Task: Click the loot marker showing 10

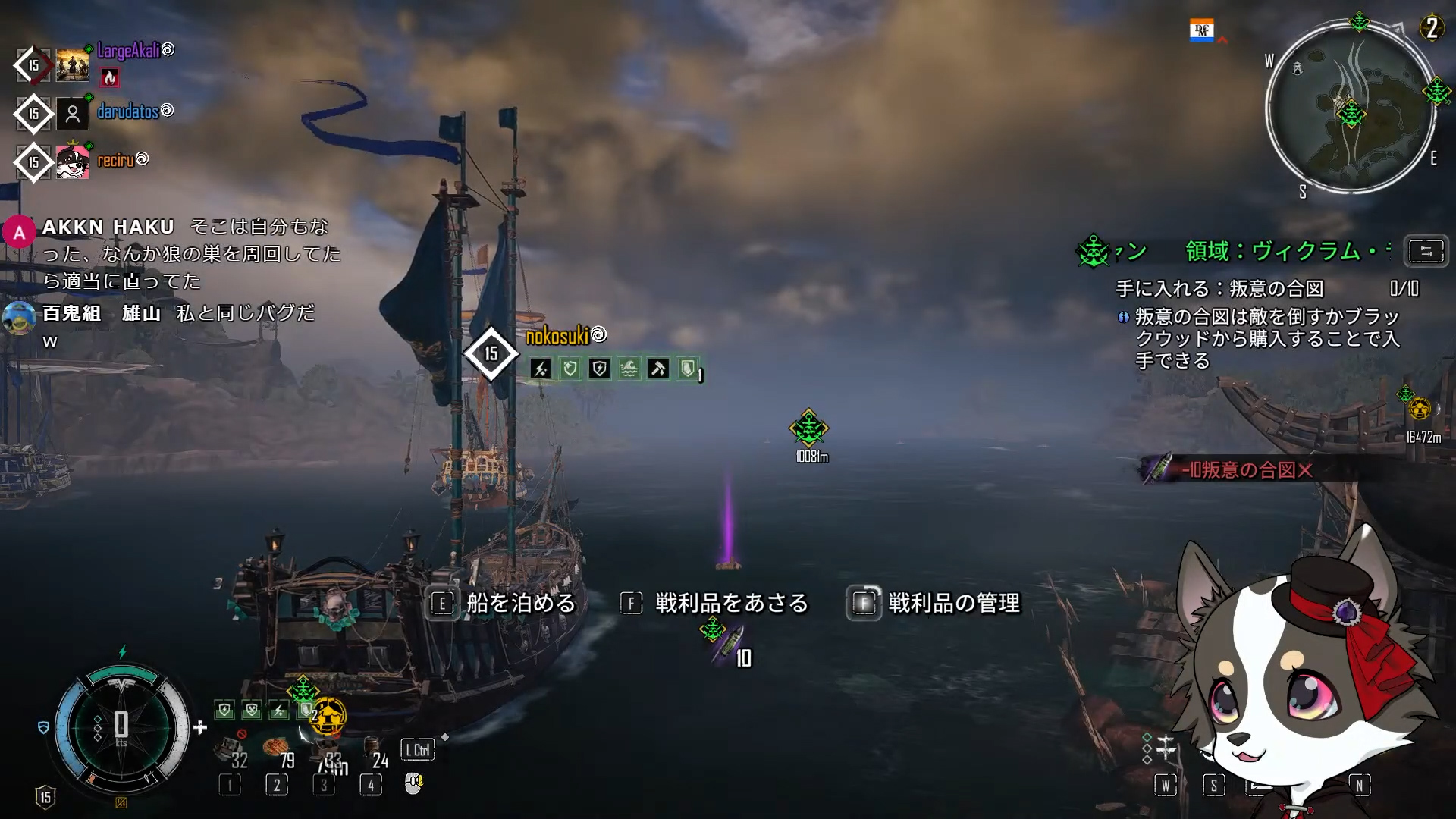Action: [728, 645]
